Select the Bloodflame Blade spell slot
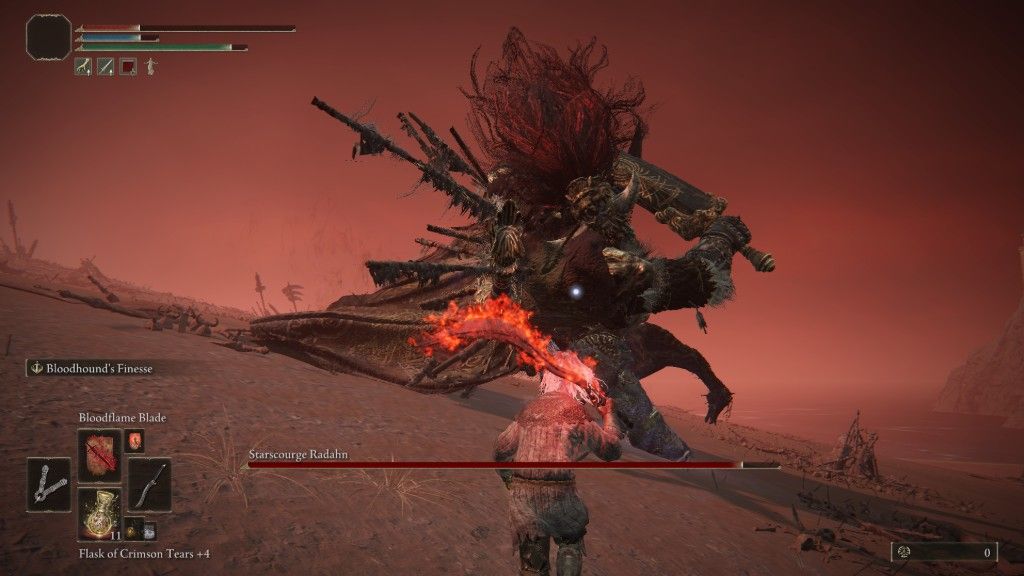Screen dimensions: 1024x576 [x=99, y=456]
